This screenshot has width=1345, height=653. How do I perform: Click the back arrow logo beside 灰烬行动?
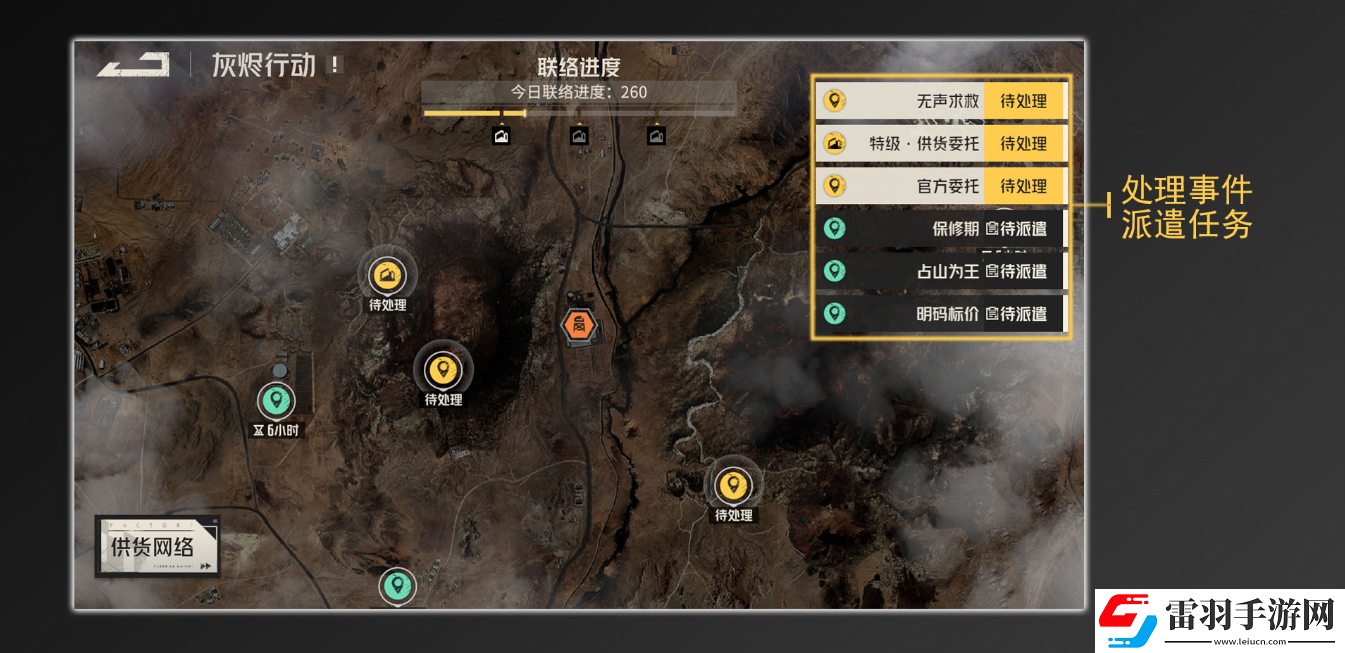coord(133,66)
